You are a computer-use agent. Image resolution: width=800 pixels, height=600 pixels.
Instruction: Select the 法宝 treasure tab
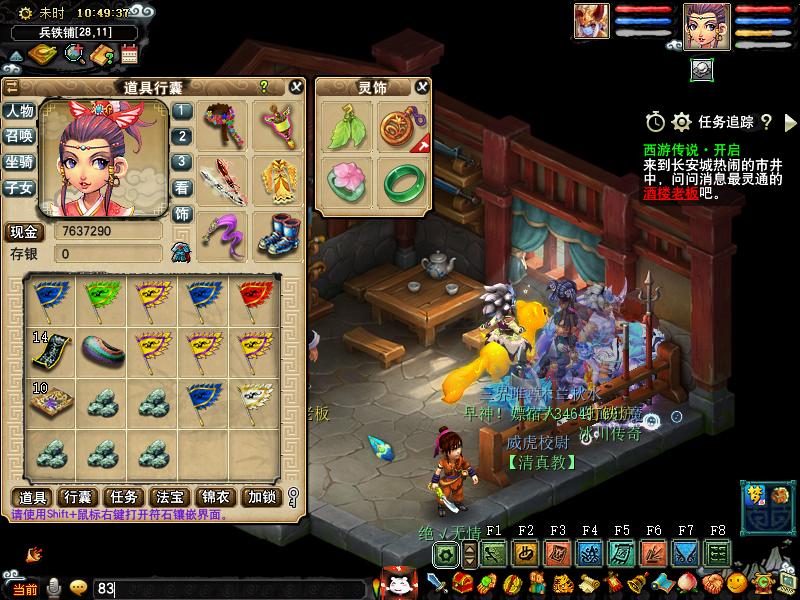pos(168,497)
